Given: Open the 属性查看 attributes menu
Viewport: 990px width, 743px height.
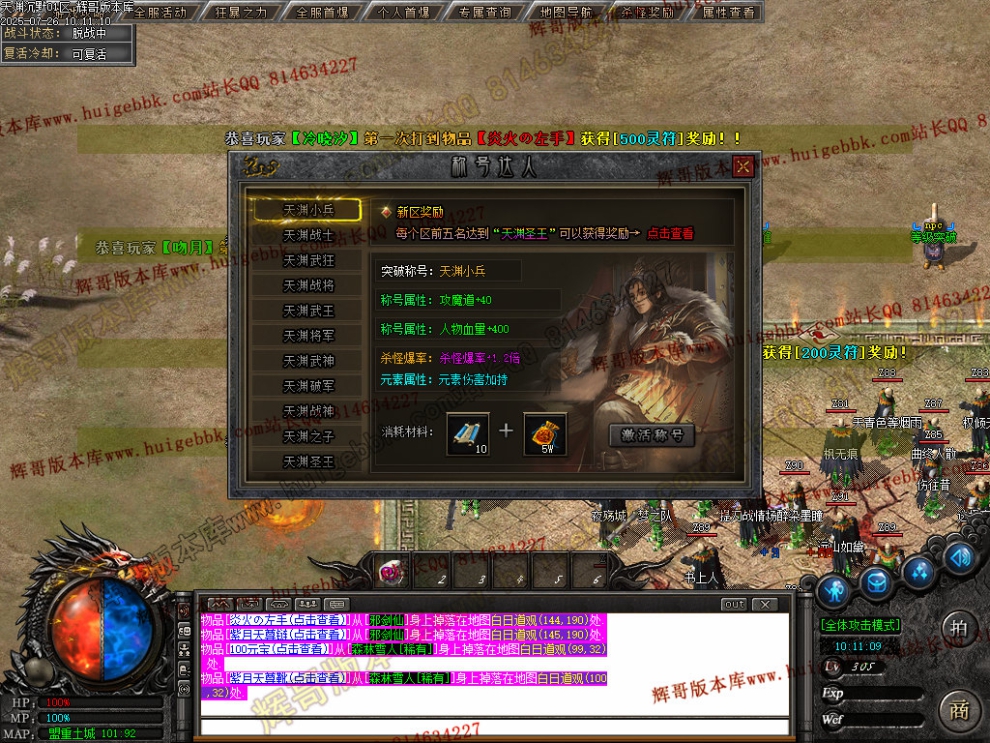Looking at the screenshot, I should point(729,13).
